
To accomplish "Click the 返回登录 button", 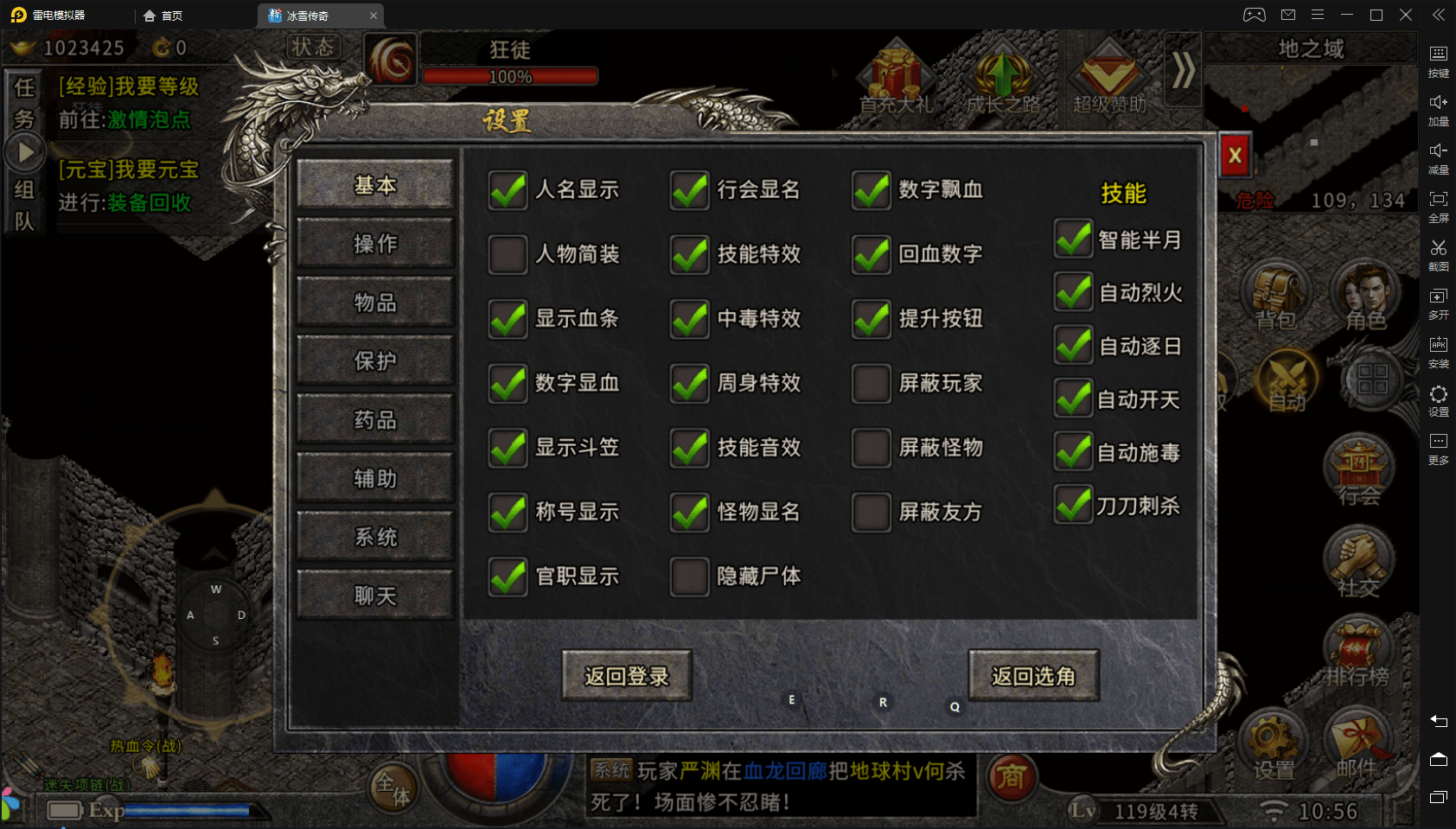I will tap(627, 676).
